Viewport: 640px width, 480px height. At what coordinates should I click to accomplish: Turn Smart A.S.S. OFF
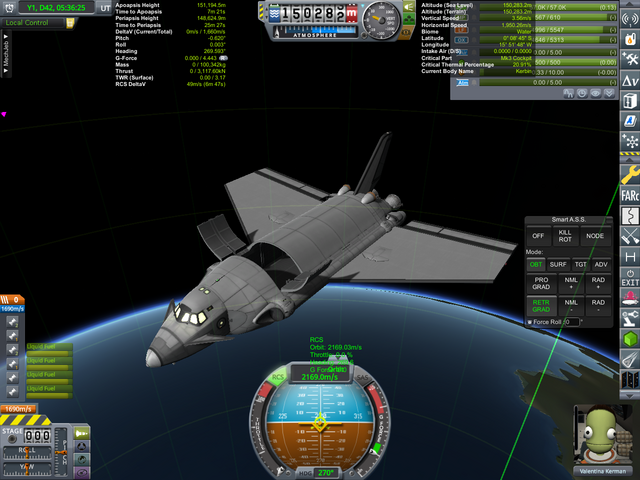point(538,235)
